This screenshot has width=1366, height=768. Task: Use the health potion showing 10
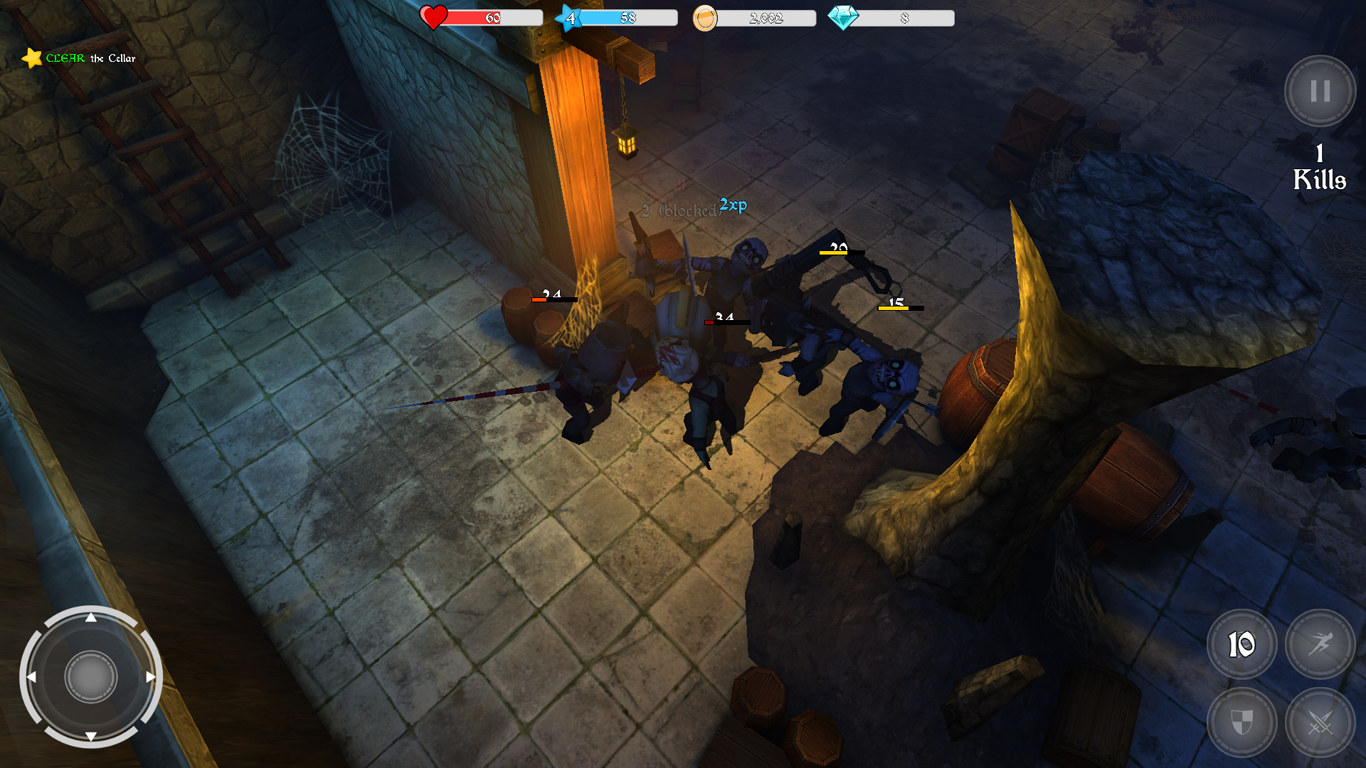(1242, 644)
